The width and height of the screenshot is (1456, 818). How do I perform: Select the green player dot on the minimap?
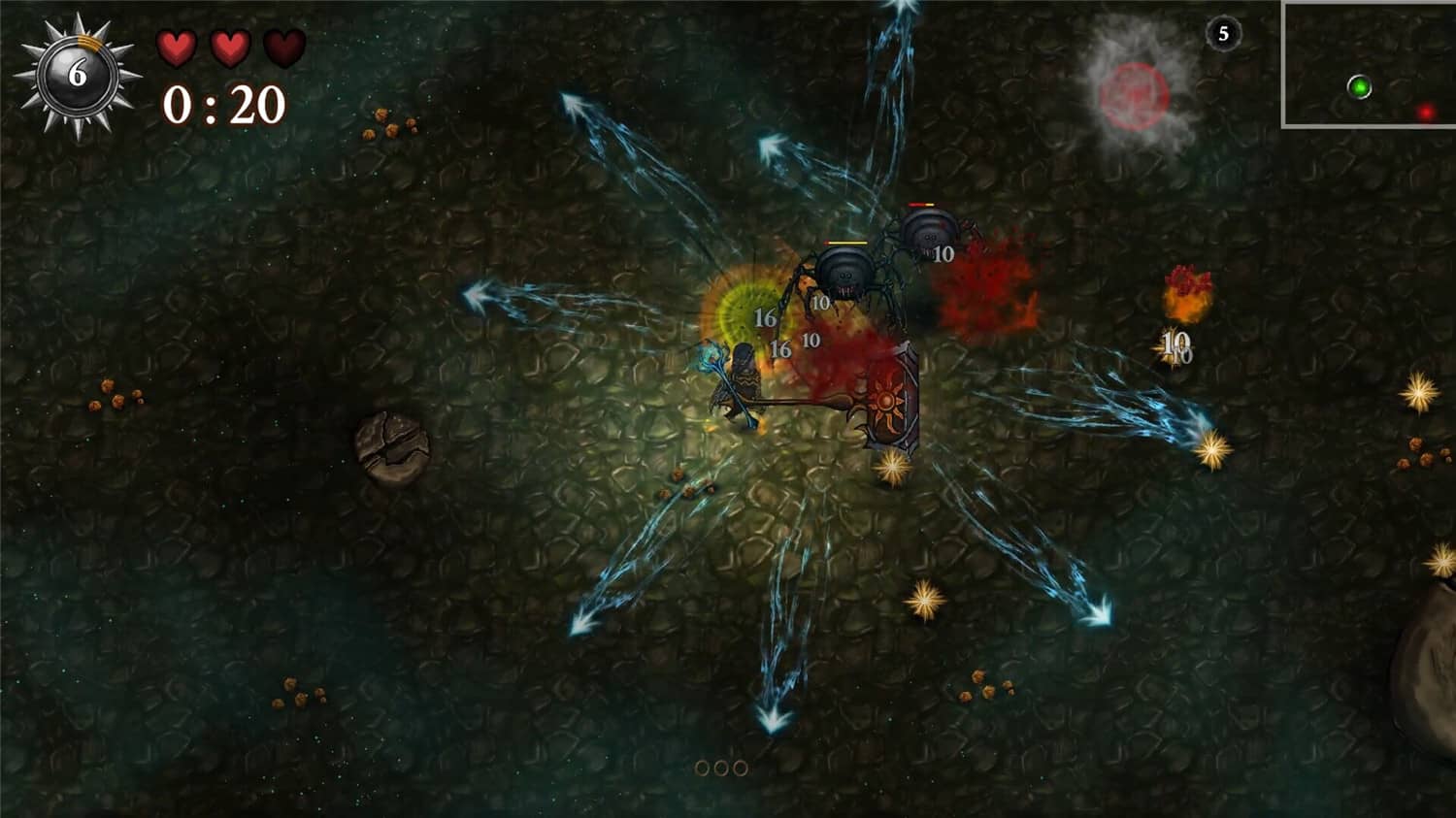1361,86
